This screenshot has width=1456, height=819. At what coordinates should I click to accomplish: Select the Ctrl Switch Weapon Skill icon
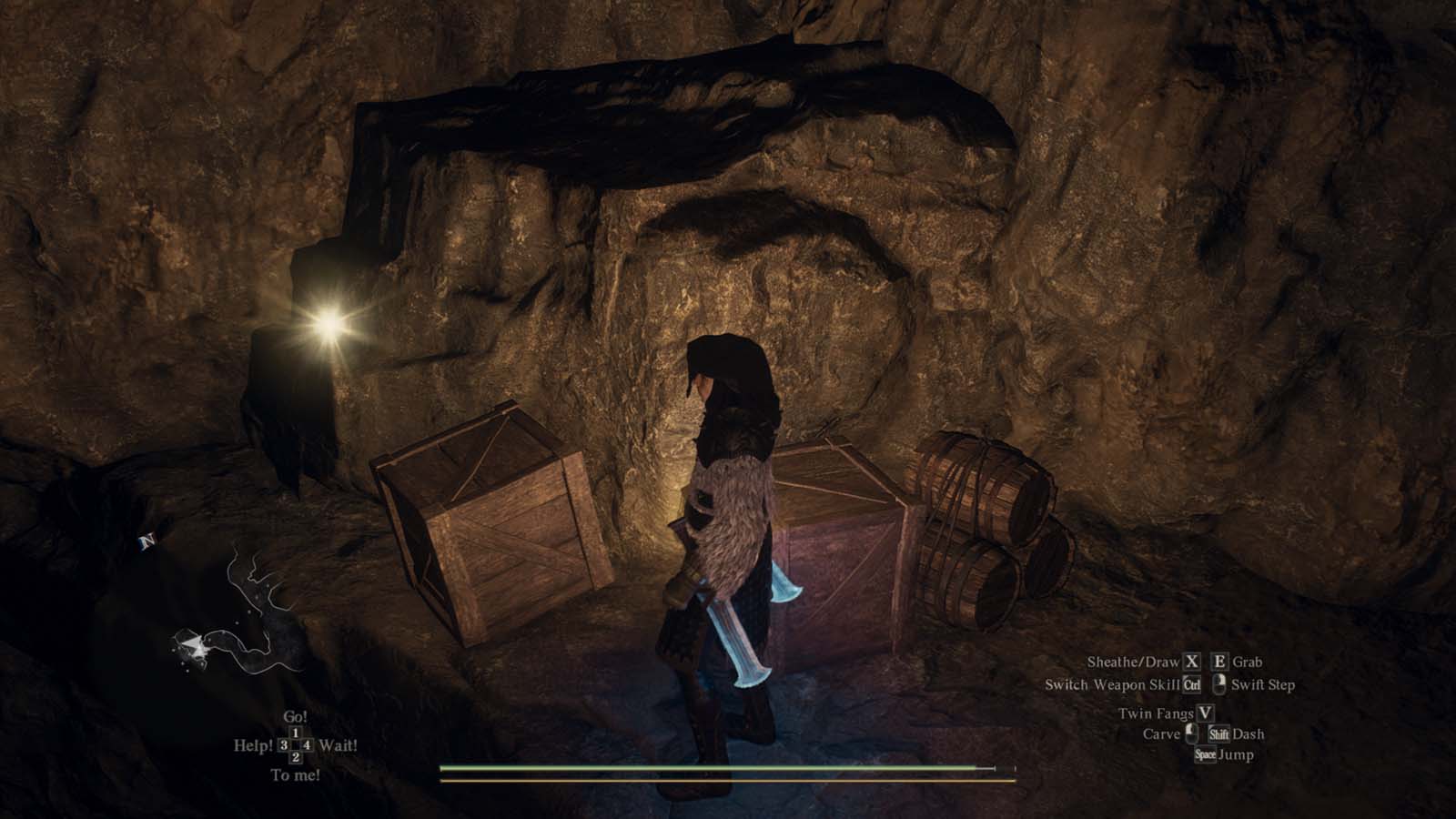1192,685
